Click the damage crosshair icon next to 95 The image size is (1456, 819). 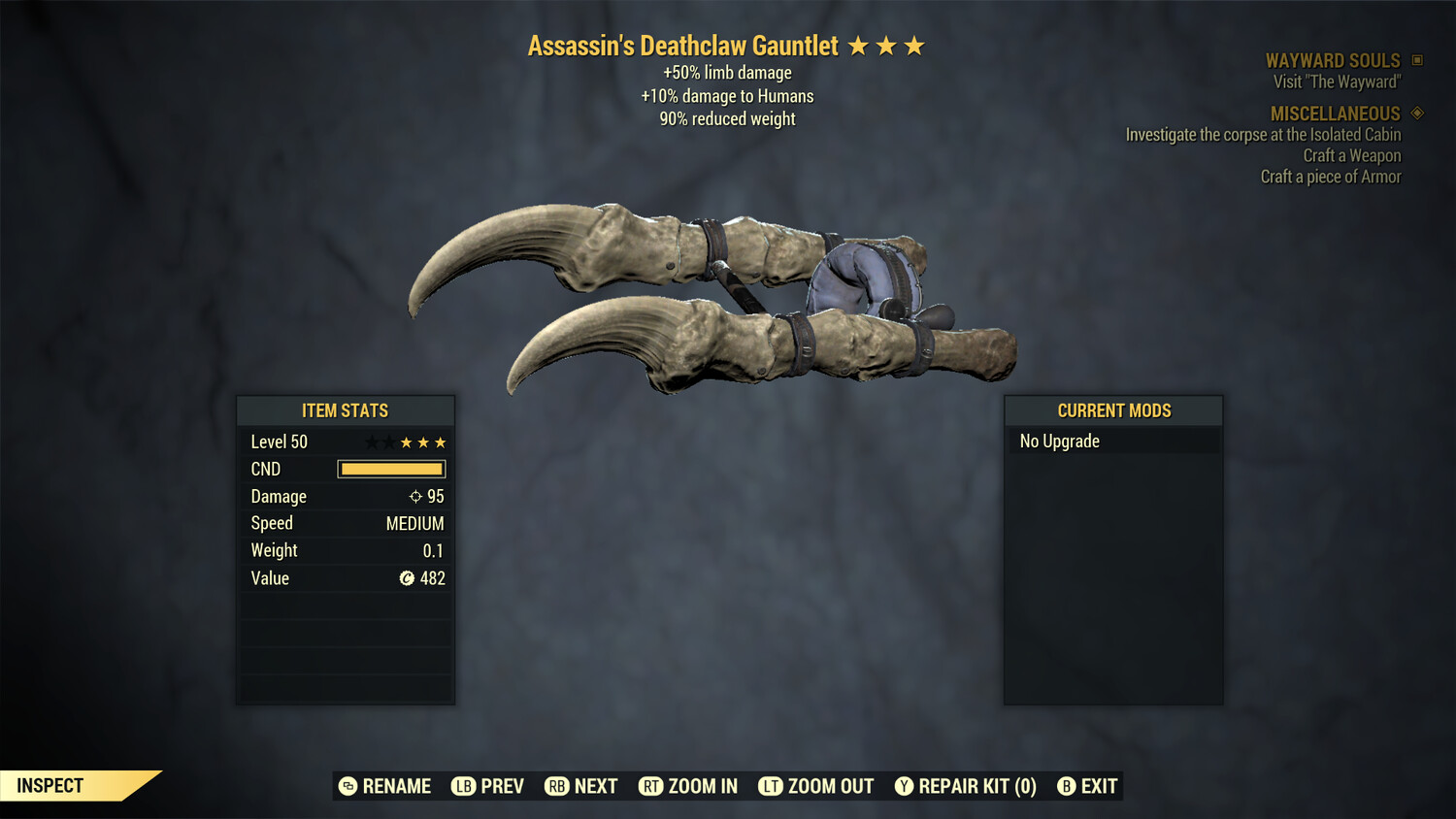pyautogui.click(x=415, y=496)
